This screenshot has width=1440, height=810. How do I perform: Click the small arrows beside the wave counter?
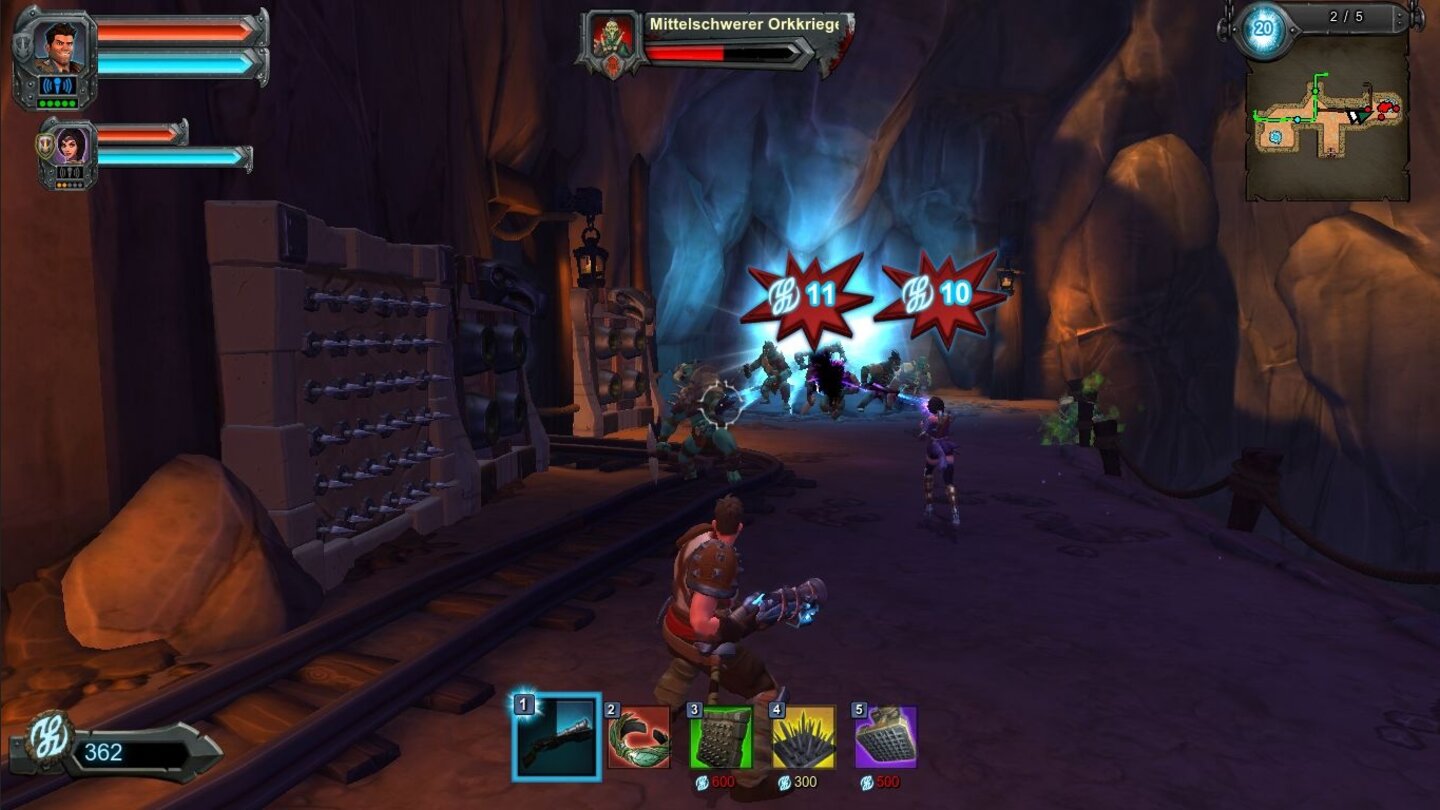1400,17
